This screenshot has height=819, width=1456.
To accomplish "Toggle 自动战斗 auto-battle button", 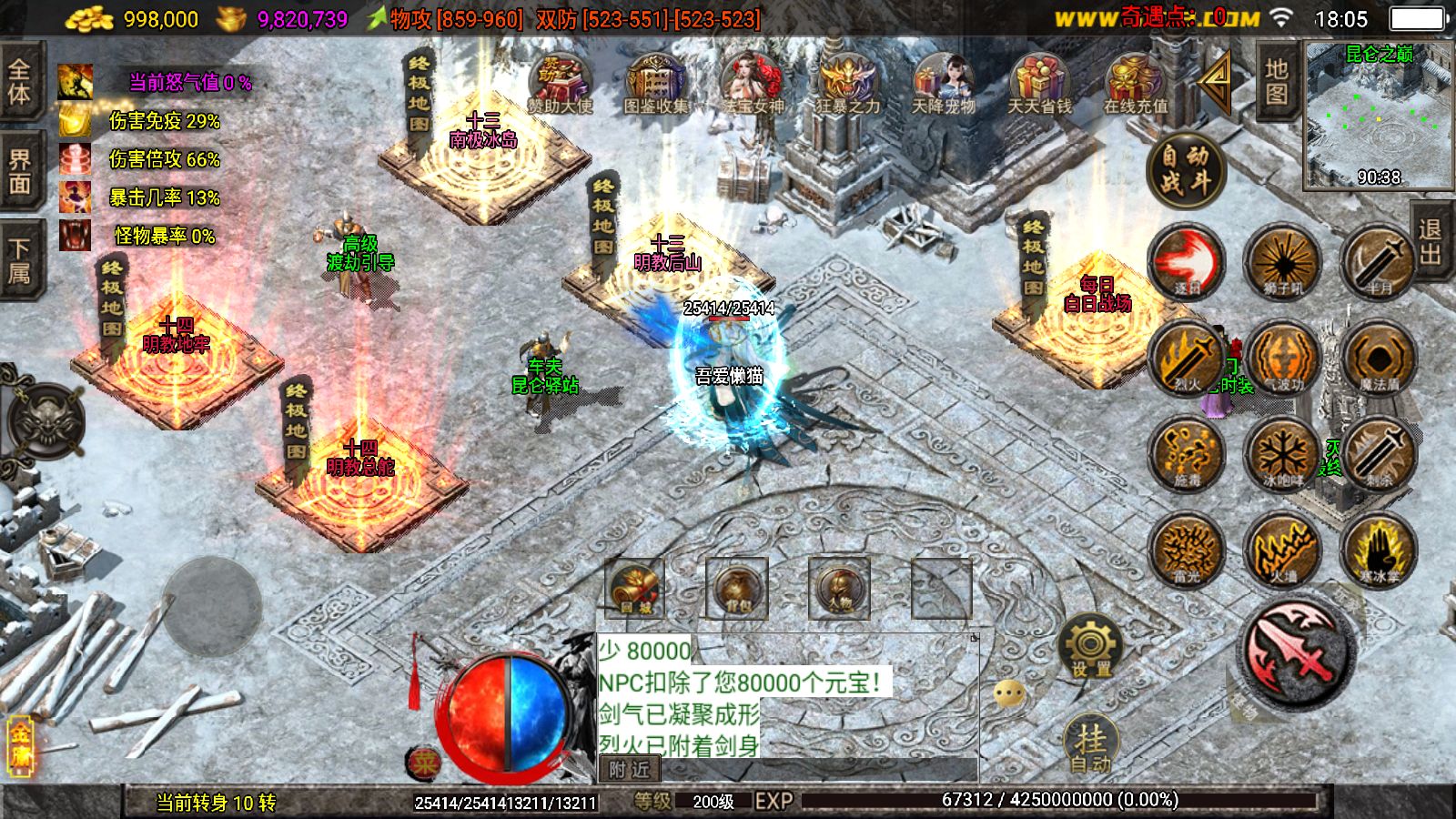I will point(1185,169).
